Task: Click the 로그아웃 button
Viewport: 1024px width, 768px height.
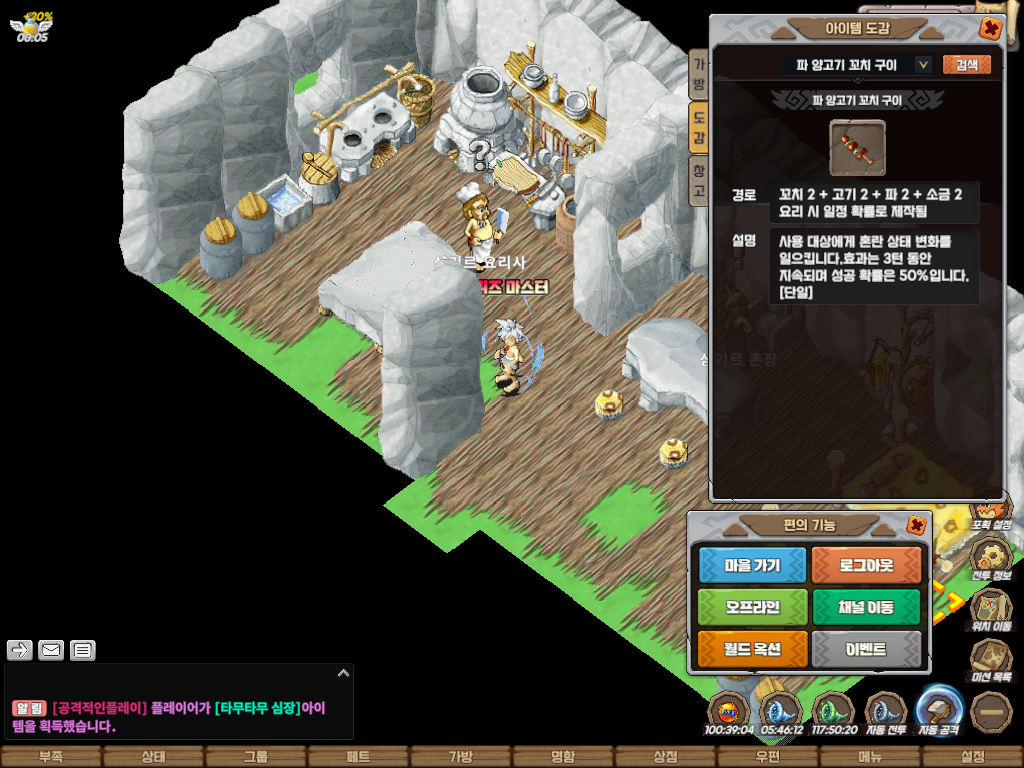Action: 867,565
